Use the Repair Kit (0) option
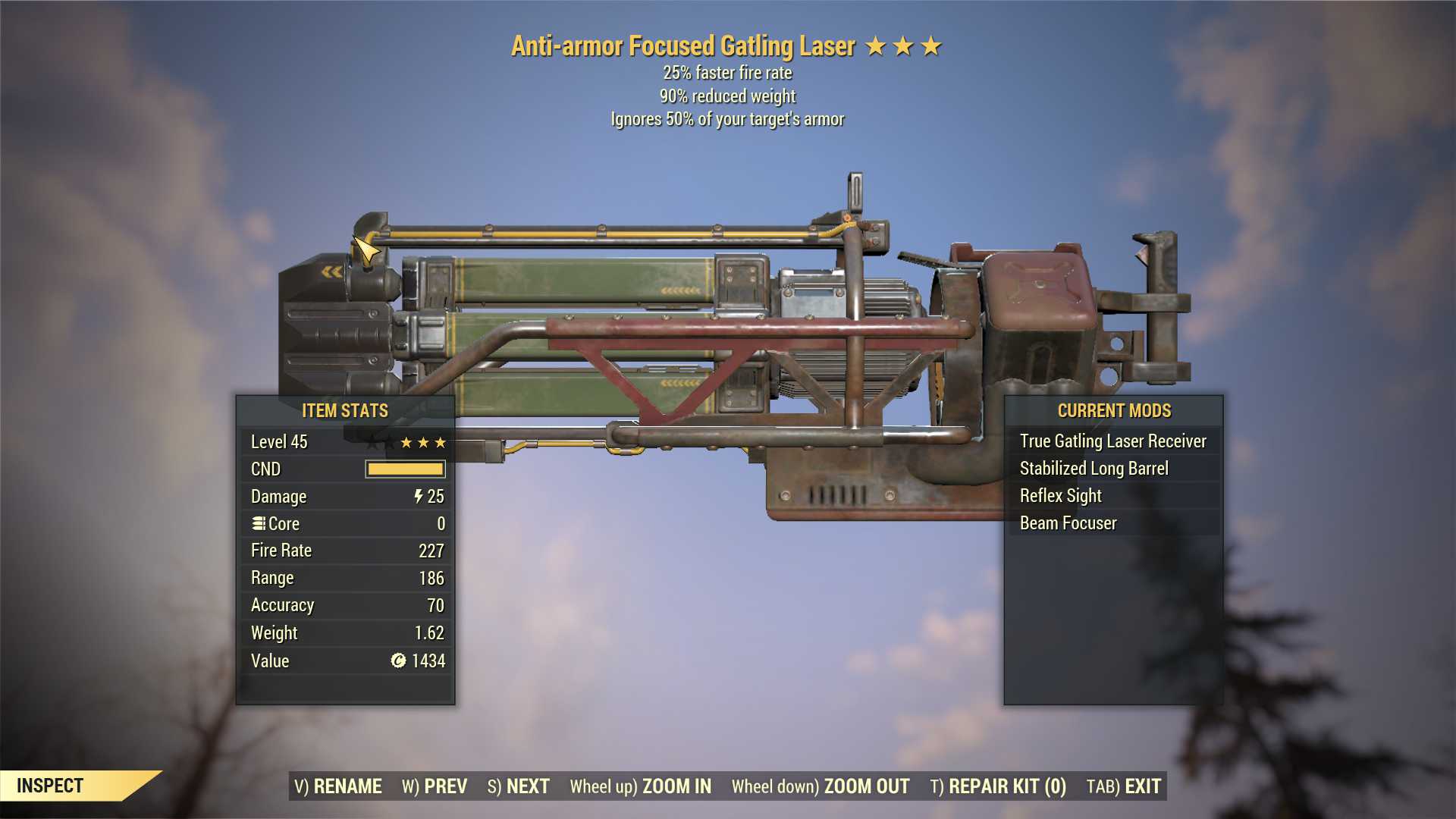This screenshot has height=819, width=1456. click(x=998, y=786)
